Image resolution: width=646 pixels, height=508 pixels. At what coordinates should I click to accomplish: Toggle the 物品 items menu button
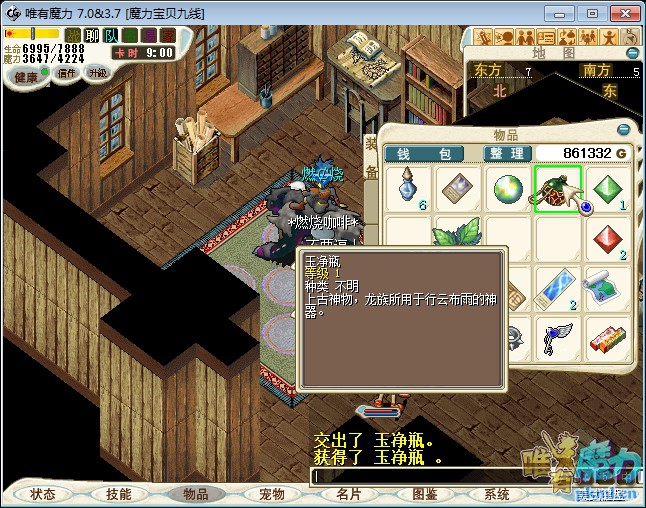point(195,494)
